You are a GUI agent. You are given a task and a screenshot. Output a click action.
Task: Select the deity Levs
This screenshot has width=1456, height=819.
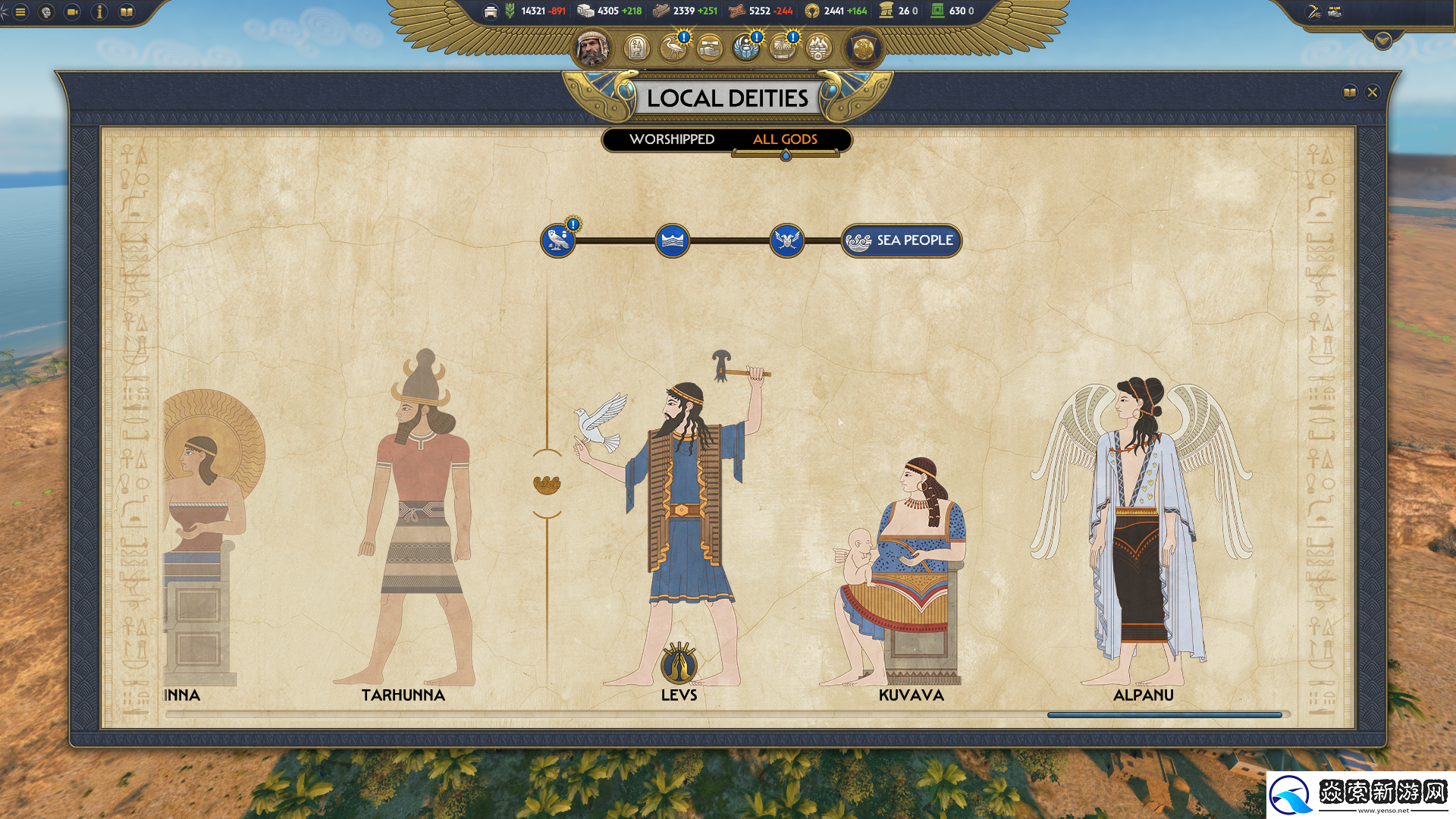pyautogui.click(x=679, y=531)
